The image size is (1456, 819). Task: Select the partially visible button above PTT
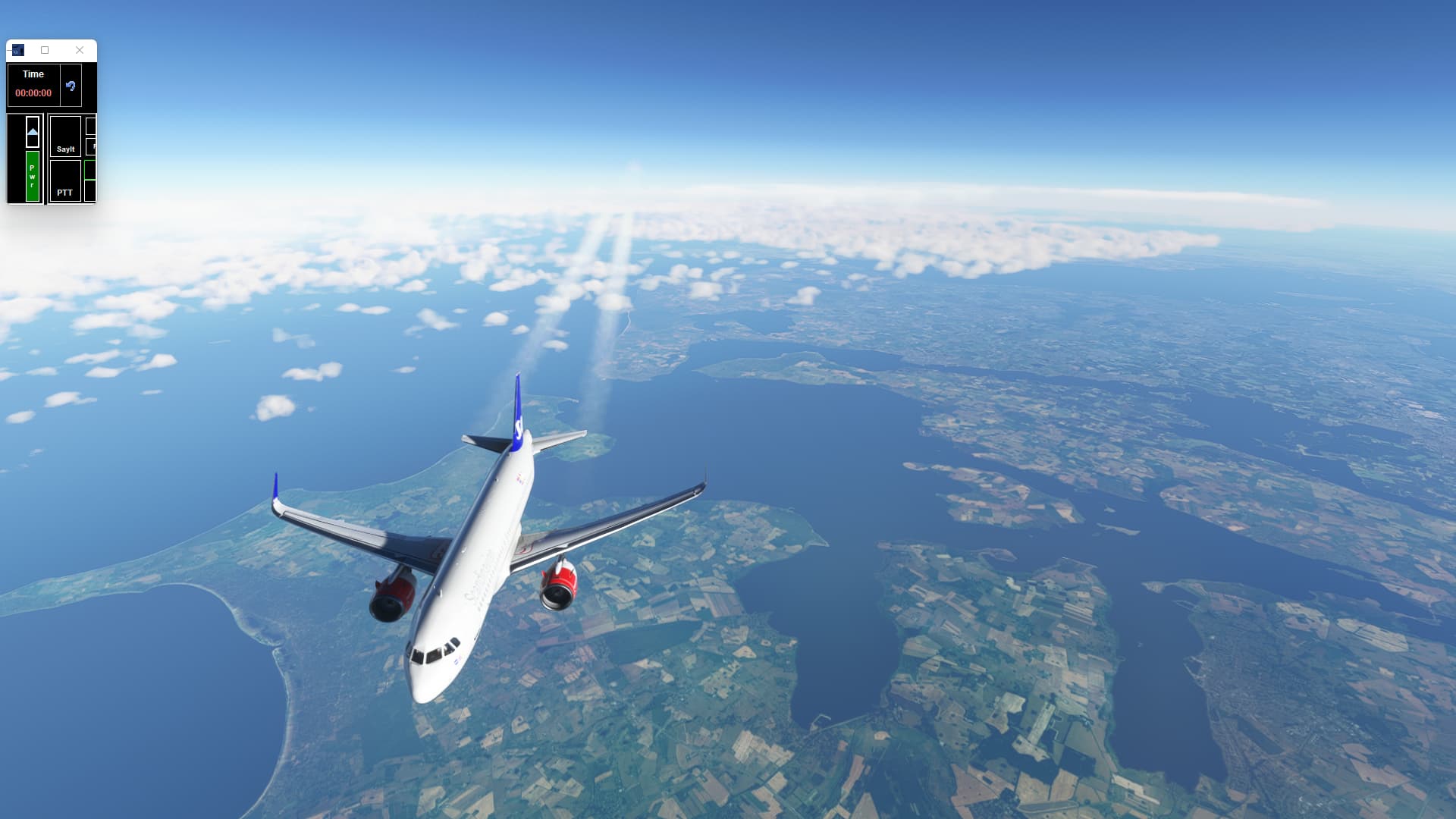(x=91, y=146)
